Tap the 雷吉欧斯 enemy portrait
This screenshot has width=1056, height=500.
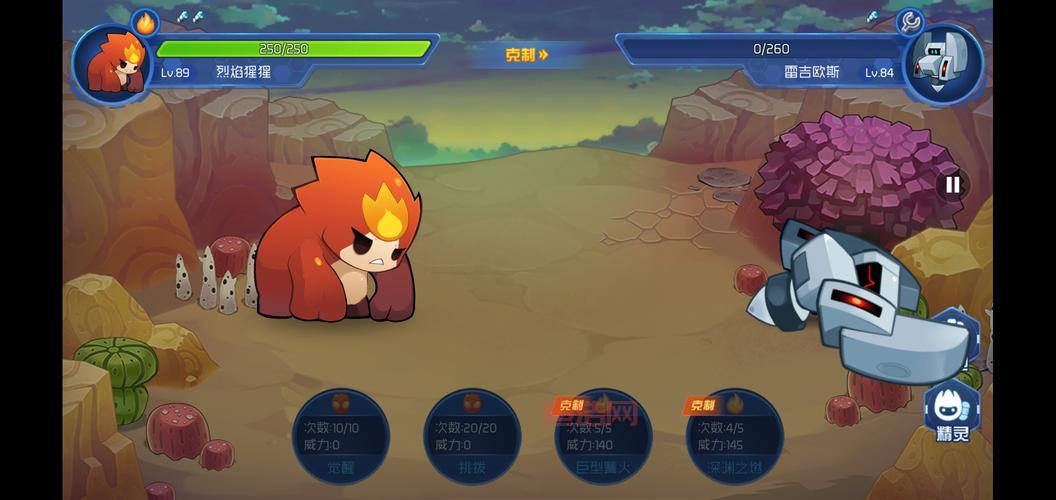[941, 63]
